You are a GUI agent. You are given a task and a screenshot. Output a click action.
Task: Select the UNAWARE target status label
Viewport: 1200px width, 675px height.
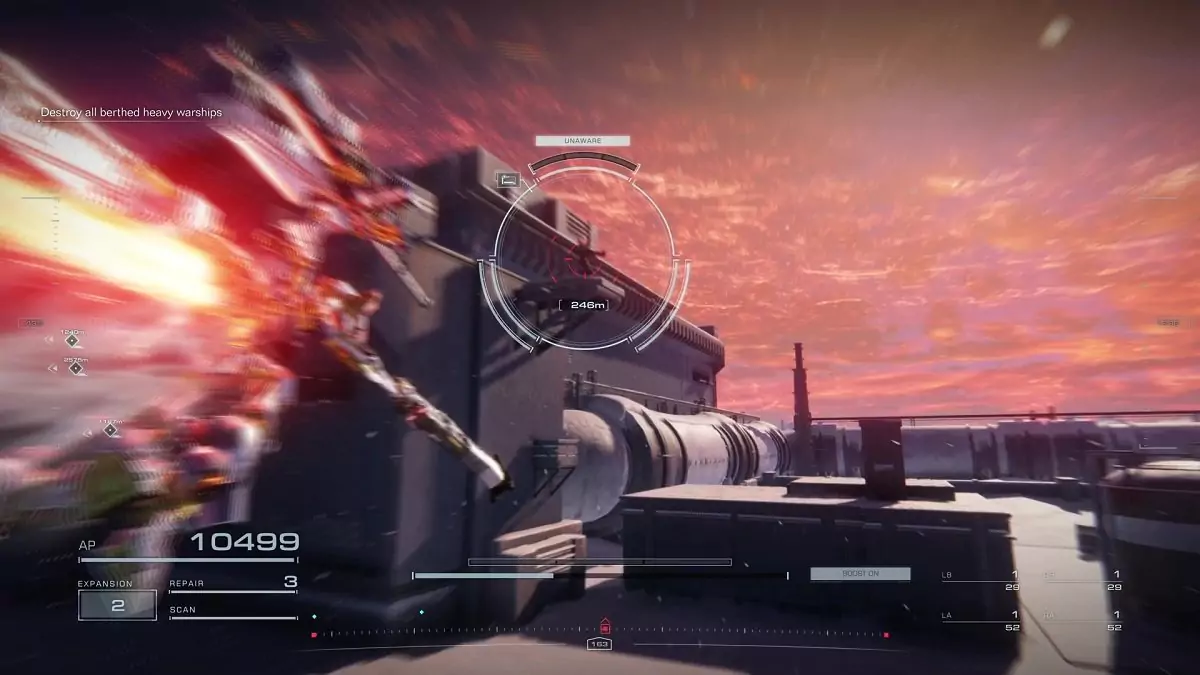pyautogui.click(x=582, y=141)
